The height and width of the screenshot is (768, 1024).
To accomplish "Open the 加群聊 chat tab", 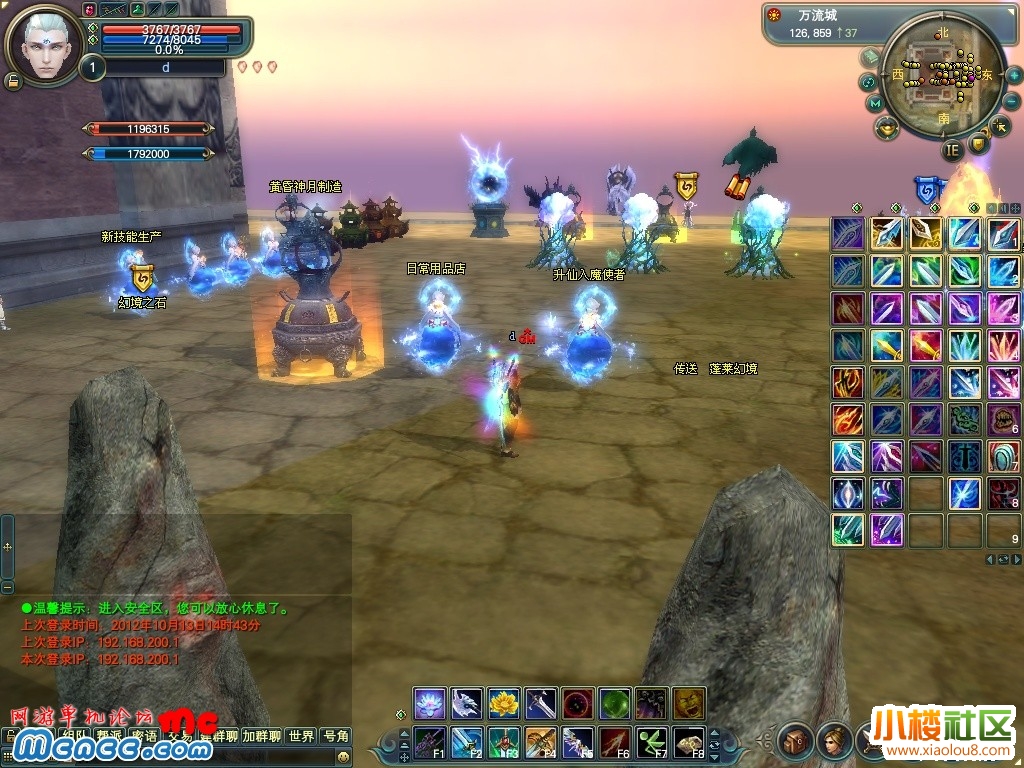I will 263,736.
